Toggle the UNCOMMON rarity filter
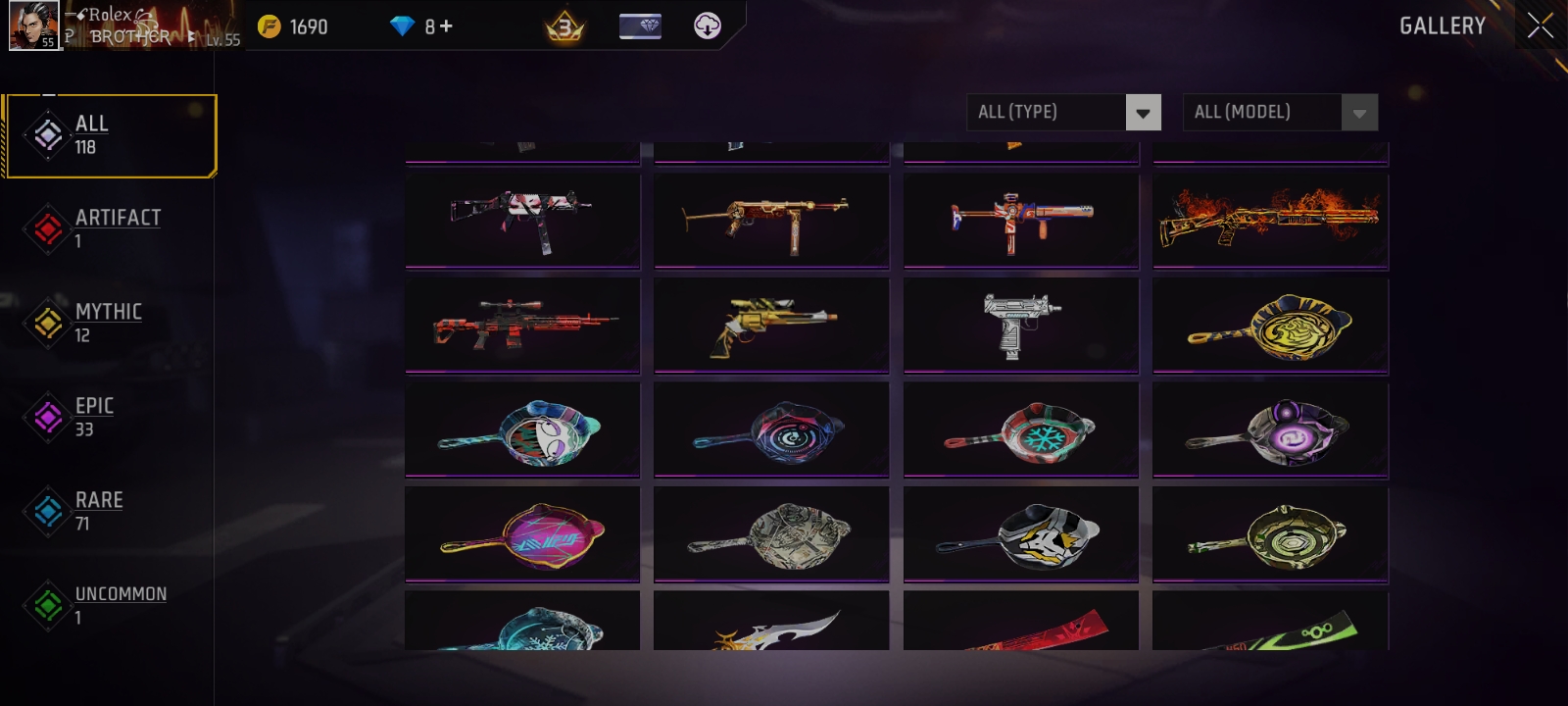This screenshot has width=1568, height=706. (x=47, y=603)
